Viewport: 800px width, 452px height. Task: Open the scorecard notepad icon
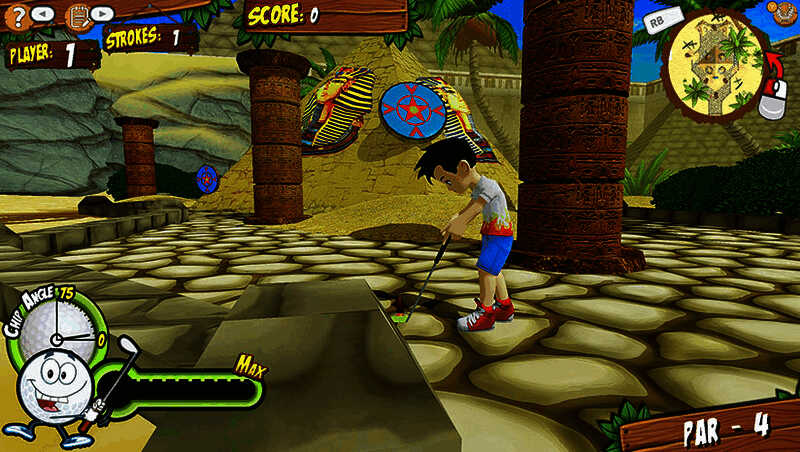click(77, 16)
